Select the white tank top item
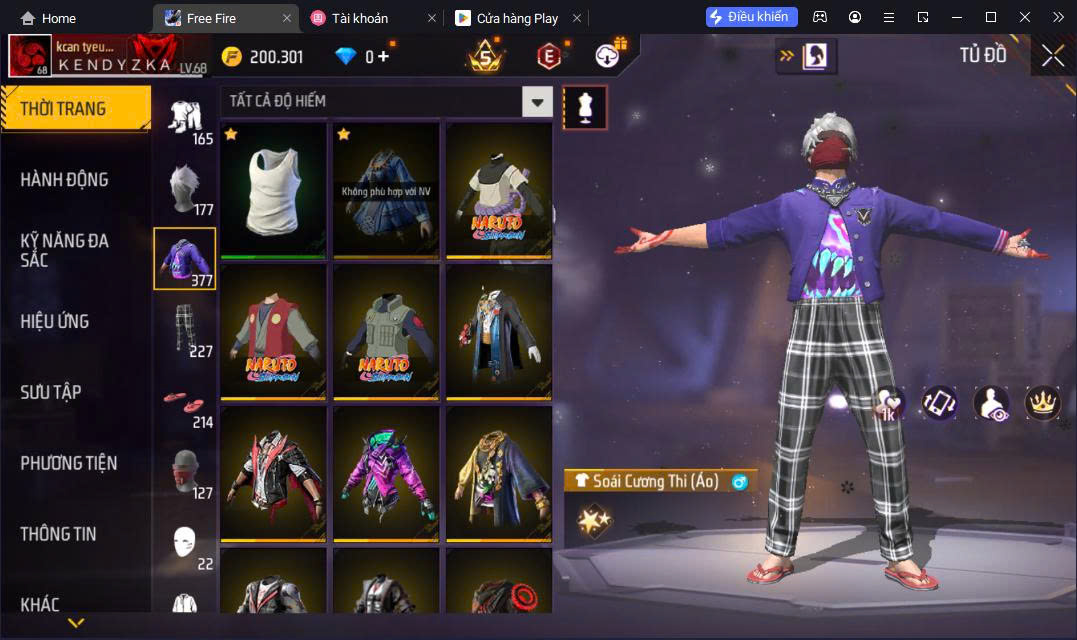Viewport: 1077px width, 640px height. coord(274,188)
